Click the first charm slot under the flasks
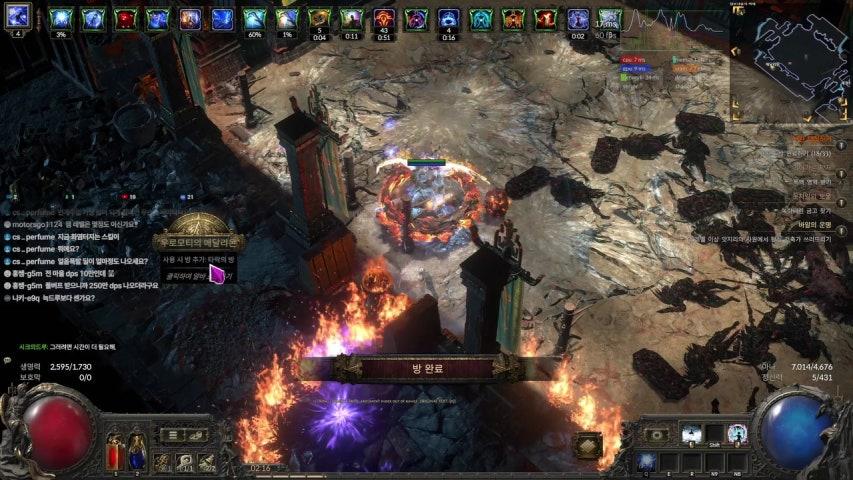This screenshot has height=480, width=853. tap(162, 461)
